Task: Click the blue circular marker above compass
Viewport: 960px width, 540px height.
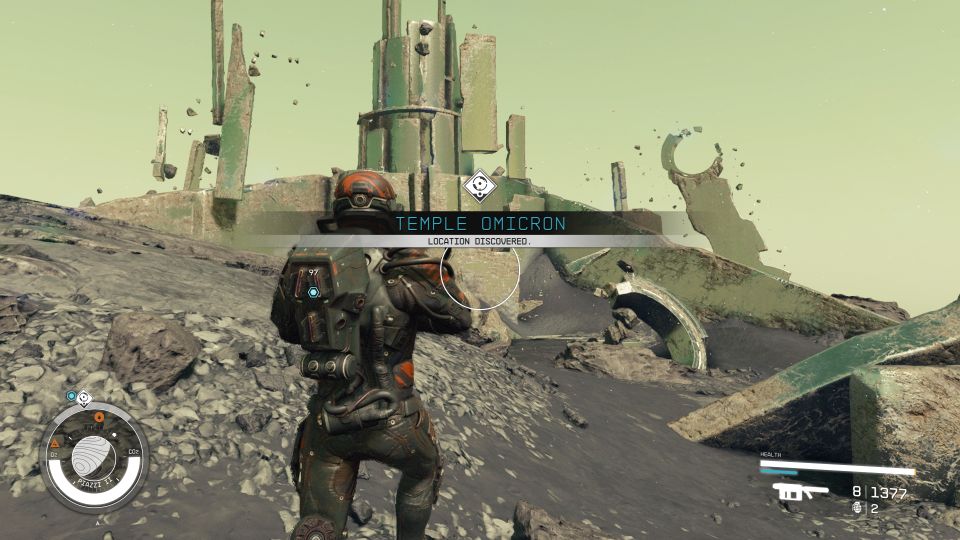Action: coord(71,396)
